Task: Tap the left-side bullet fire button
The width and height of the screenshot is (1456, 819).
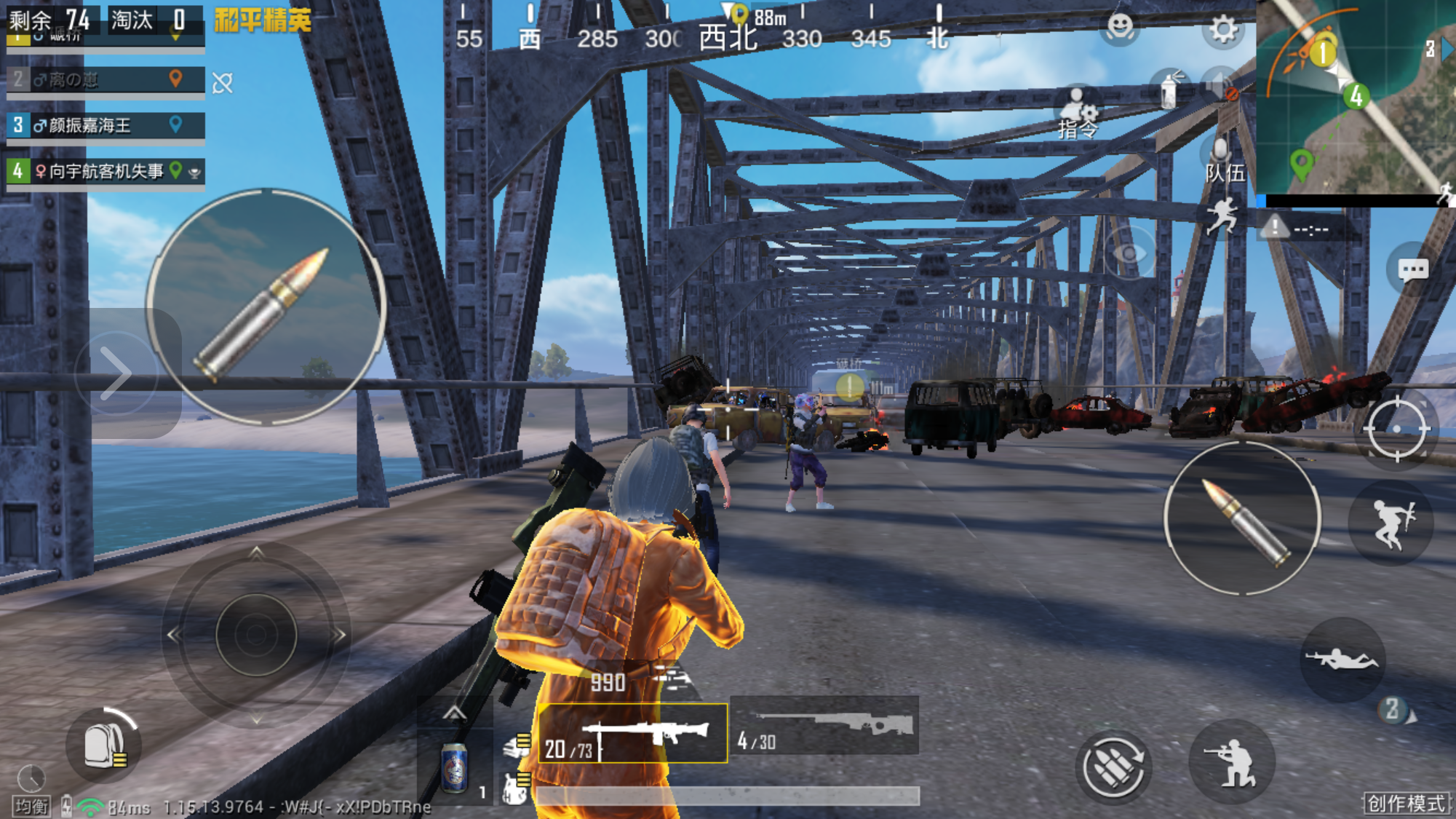Action: pyautogui.click(x=266, y=307)
